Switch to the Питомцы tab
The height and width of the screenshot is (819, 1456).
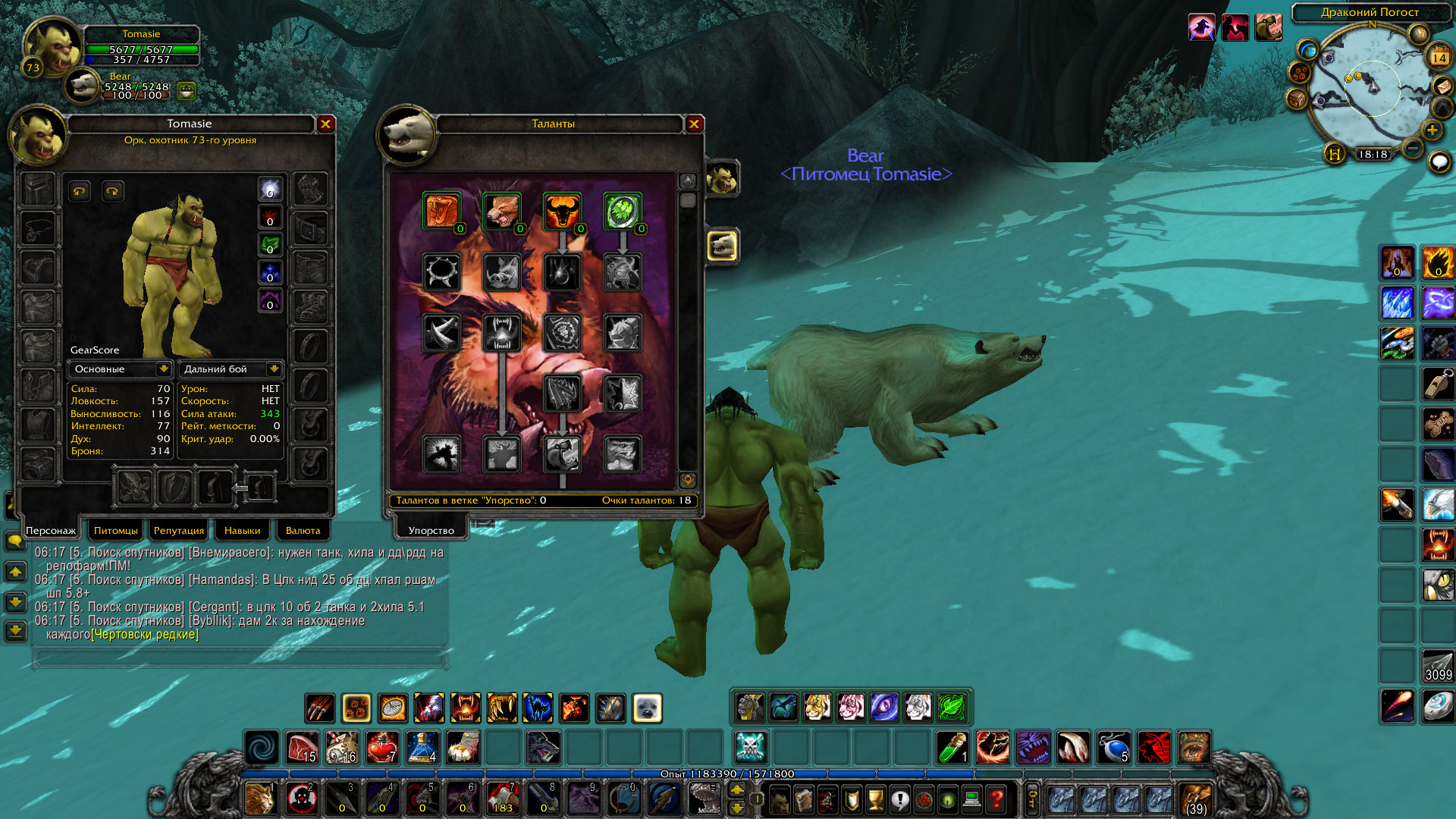coord(116,530)
